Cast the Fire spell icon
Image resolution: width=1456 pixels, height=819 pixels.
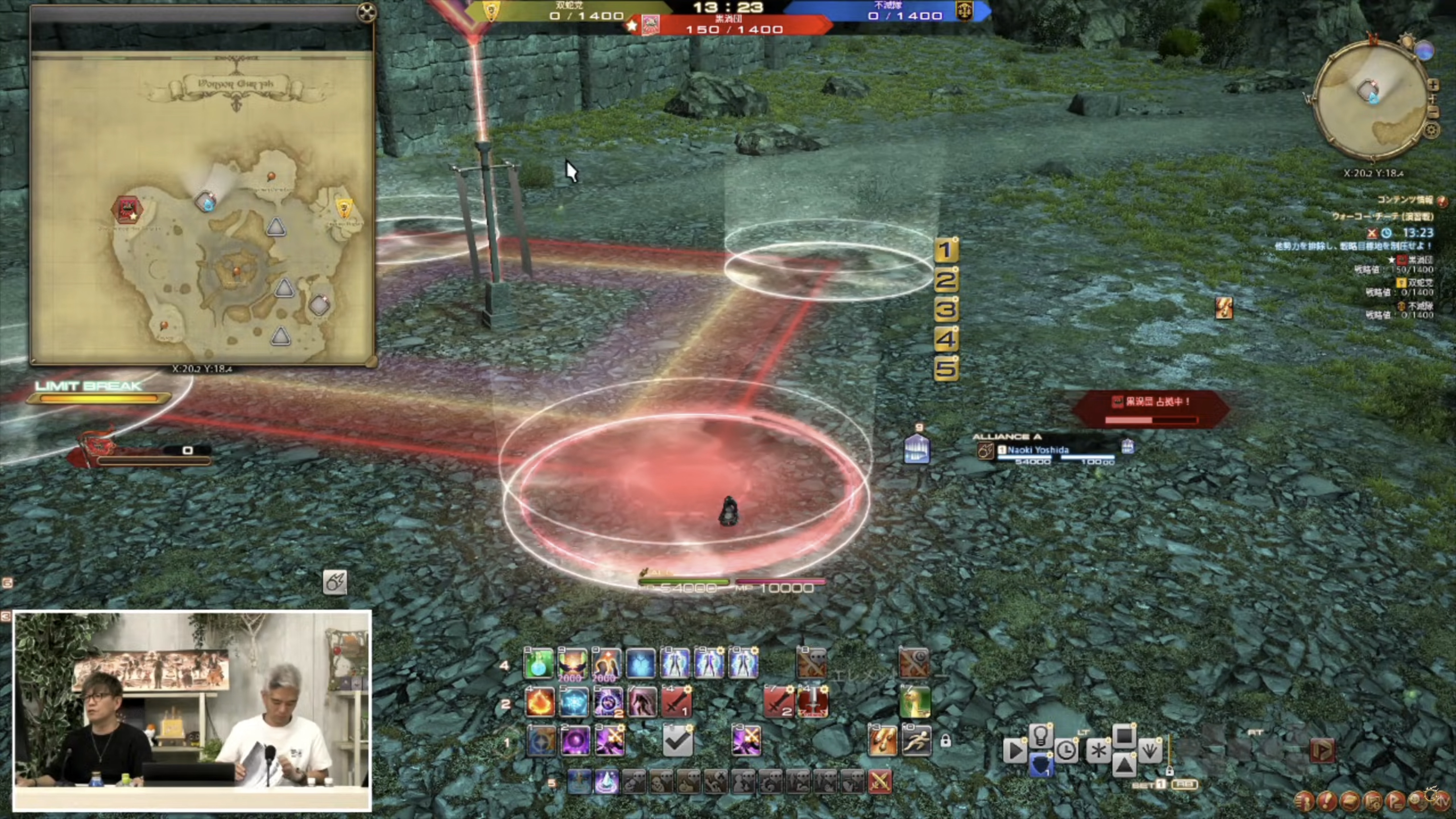point(539,703)
